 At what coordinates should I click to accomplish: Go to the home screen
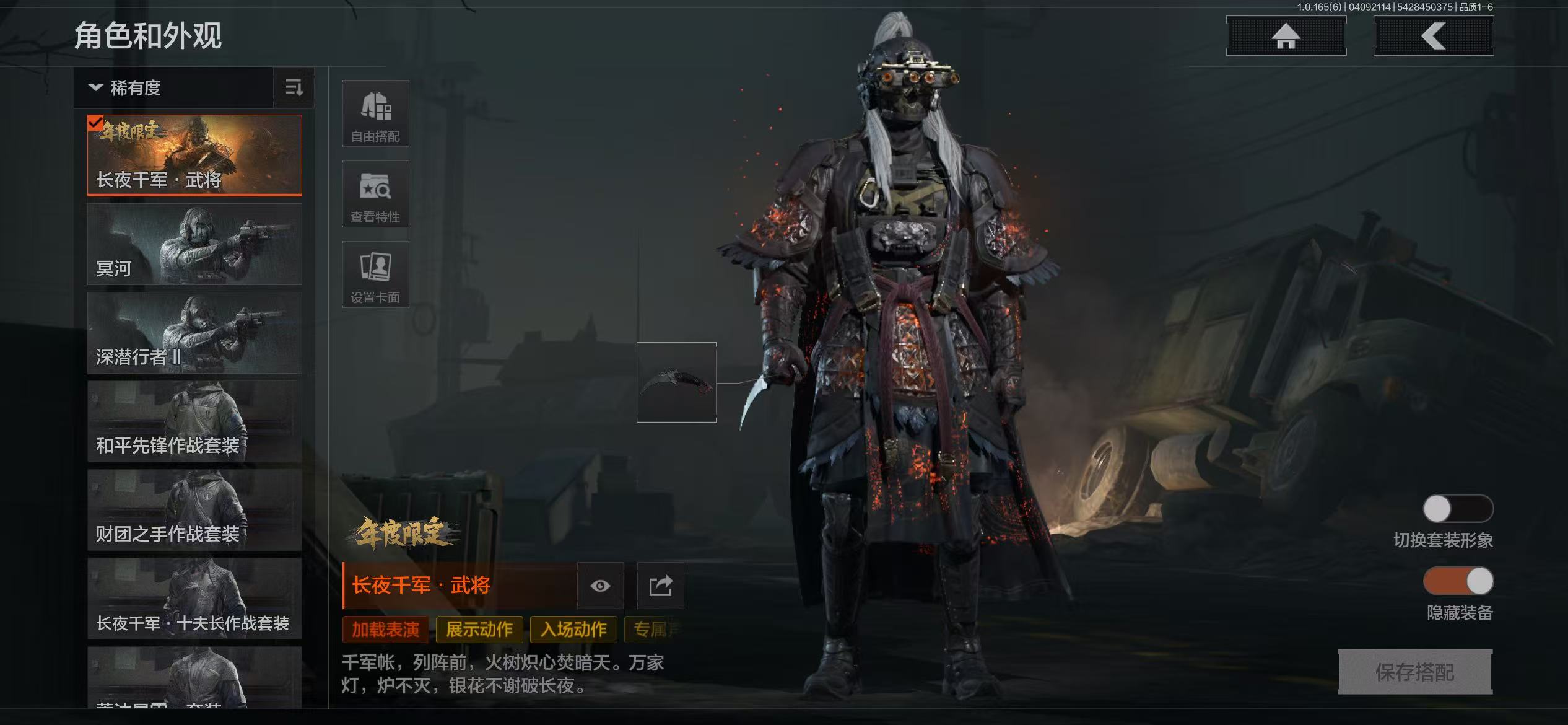[1286, 36]
